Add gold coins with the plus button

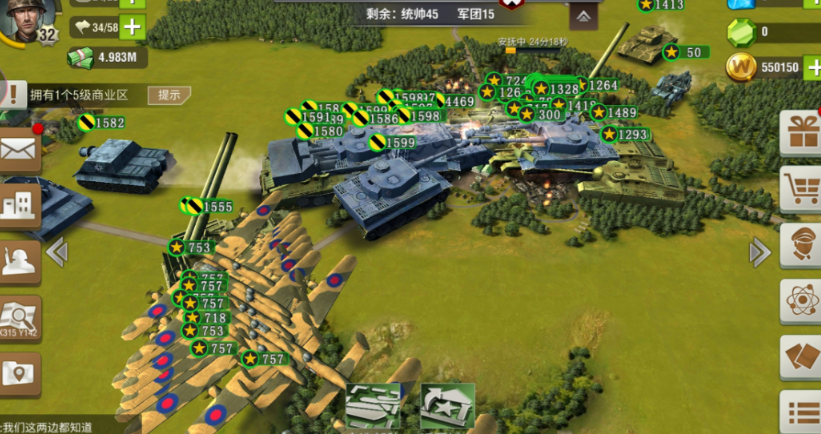pos(812,68)
